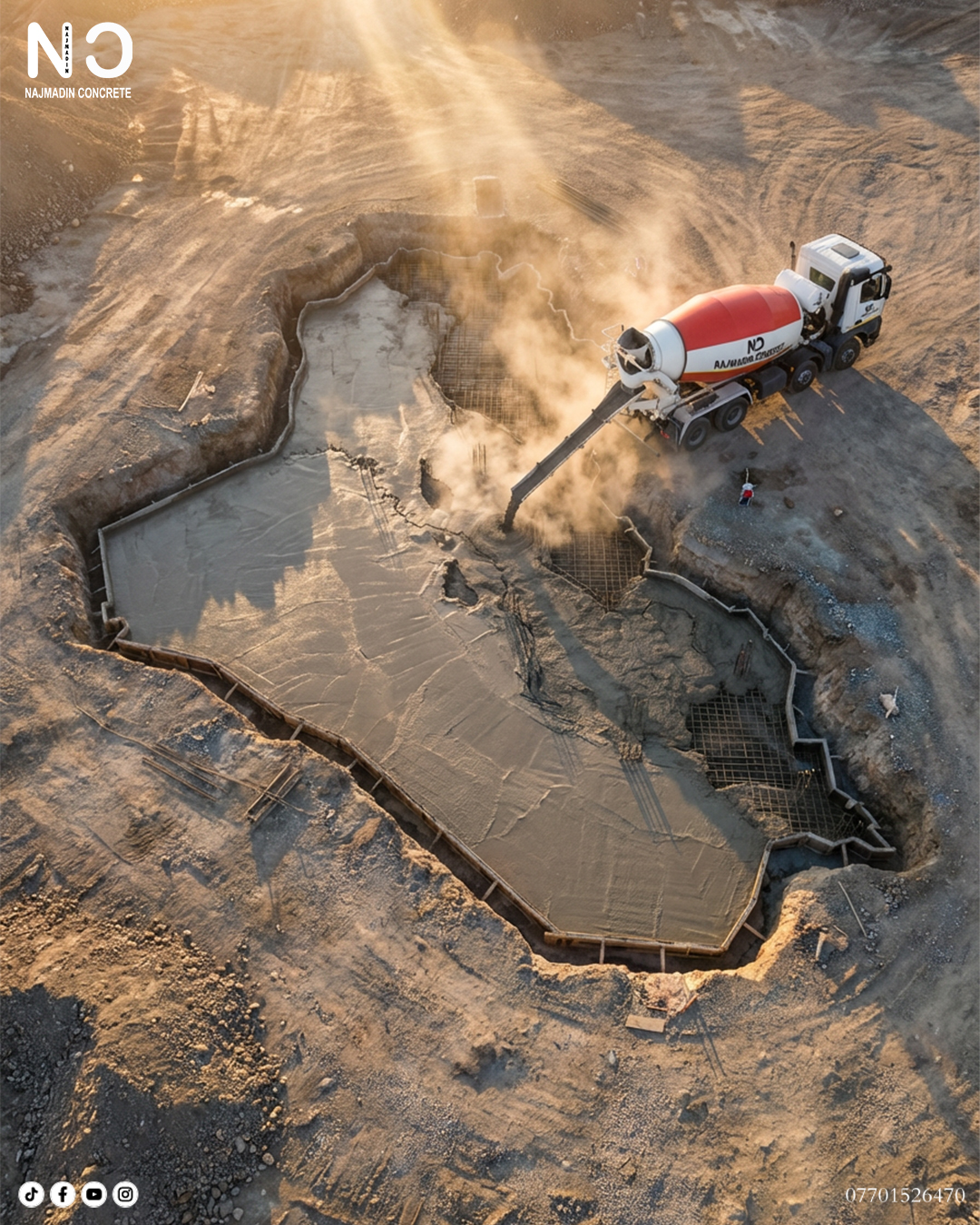Viewport: 980px width, 1225px height.
Task: Click the Najmadin Concrete logo
Action: [79, 60]
